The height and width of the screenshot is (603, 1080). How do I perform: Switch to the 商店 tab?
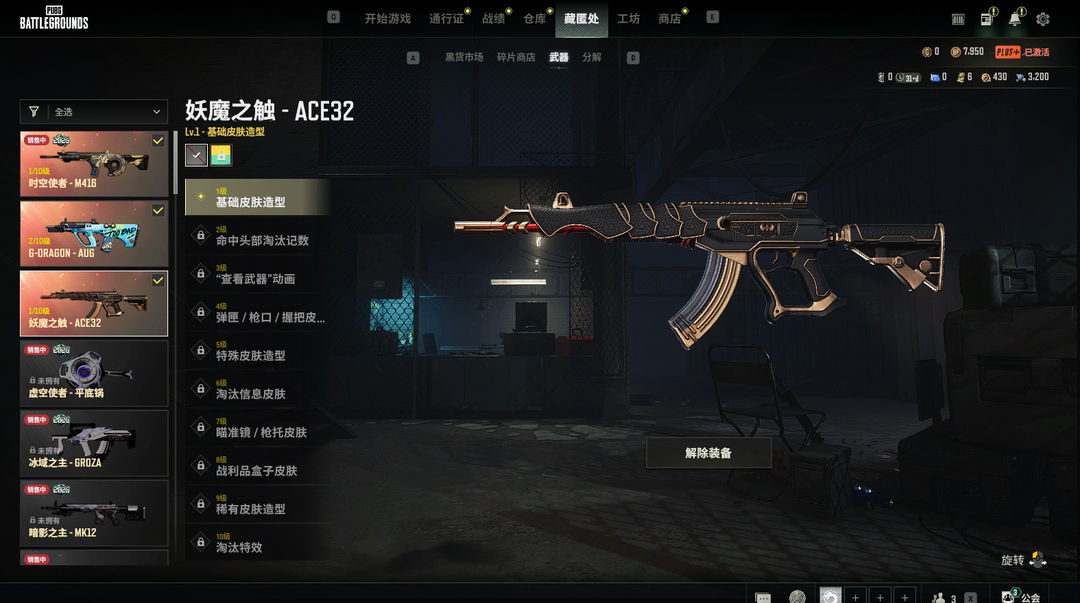pyautogui.click(x=669, y=19)
